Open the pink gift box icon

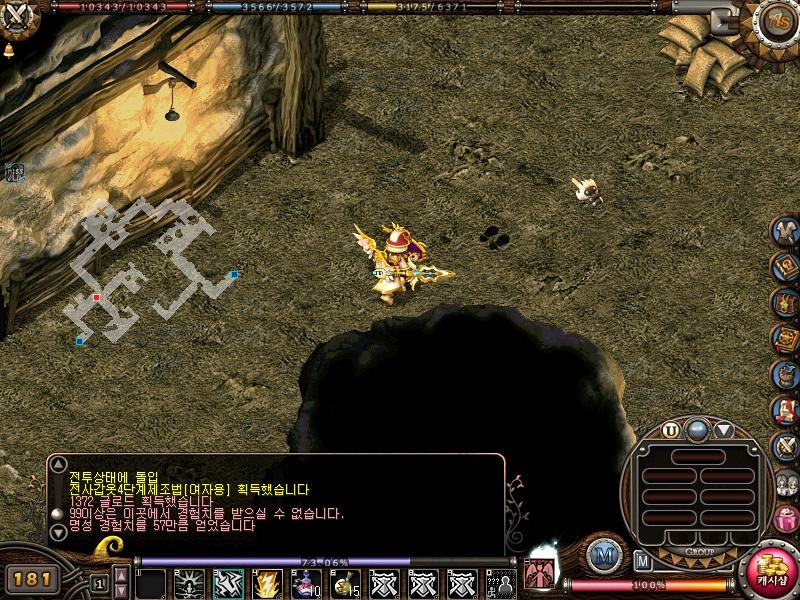pyautogui.click(x=786, y=518)
